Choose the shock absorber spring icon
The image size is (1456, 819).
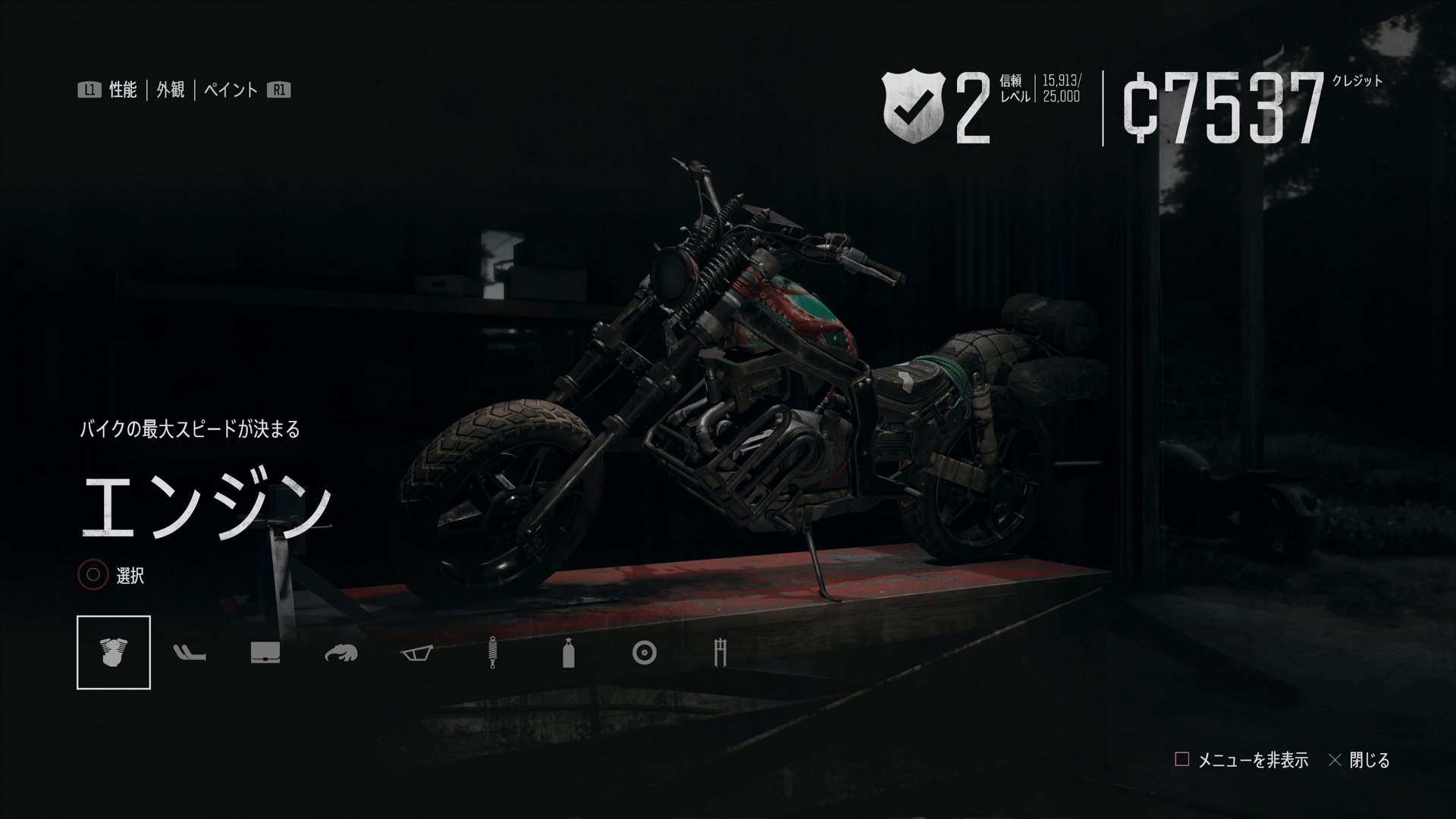[x=493, y=653]
